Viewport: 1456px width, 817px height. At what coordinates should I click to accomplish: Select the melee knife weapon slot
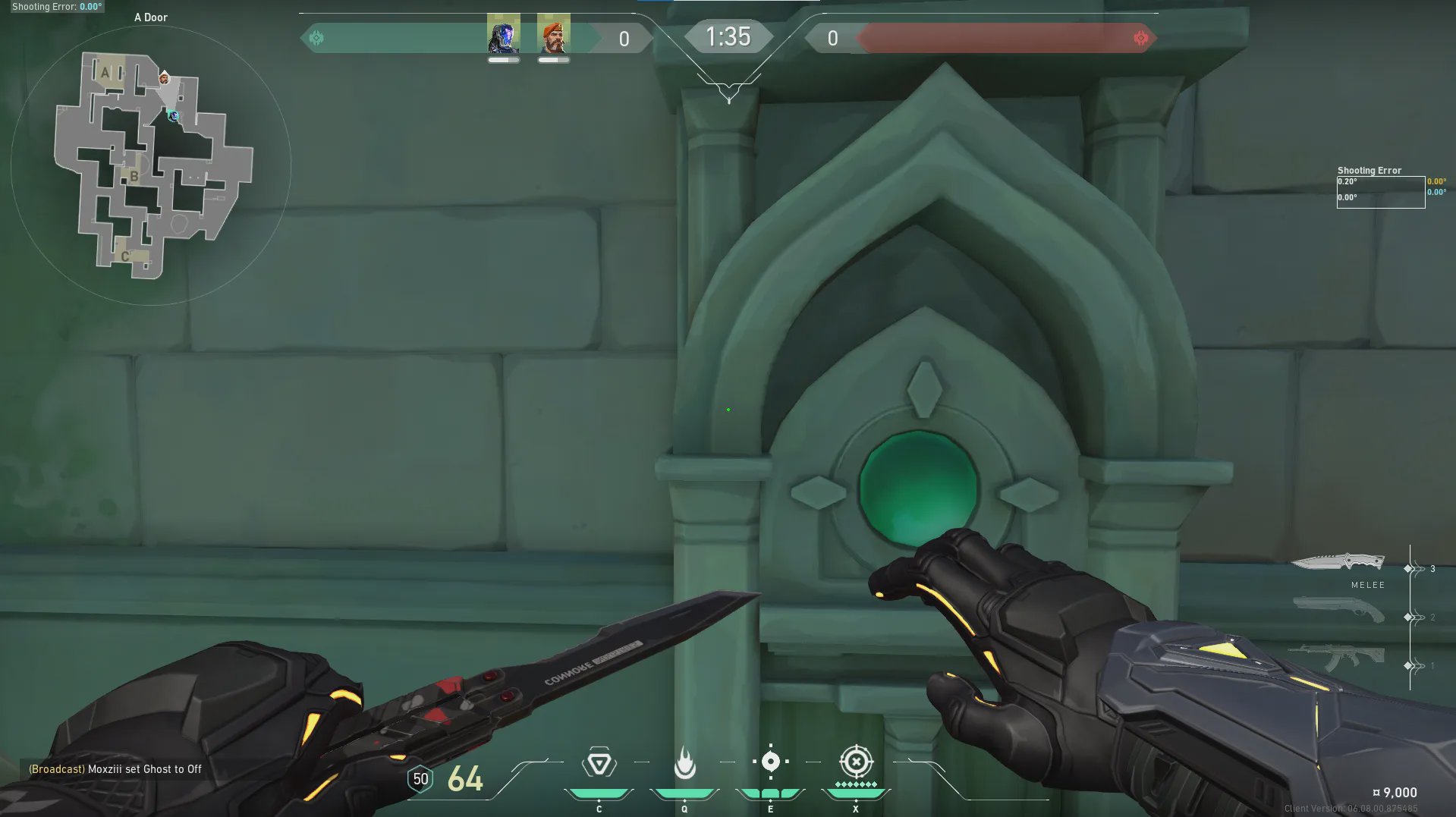click(x=1338, y=562)
